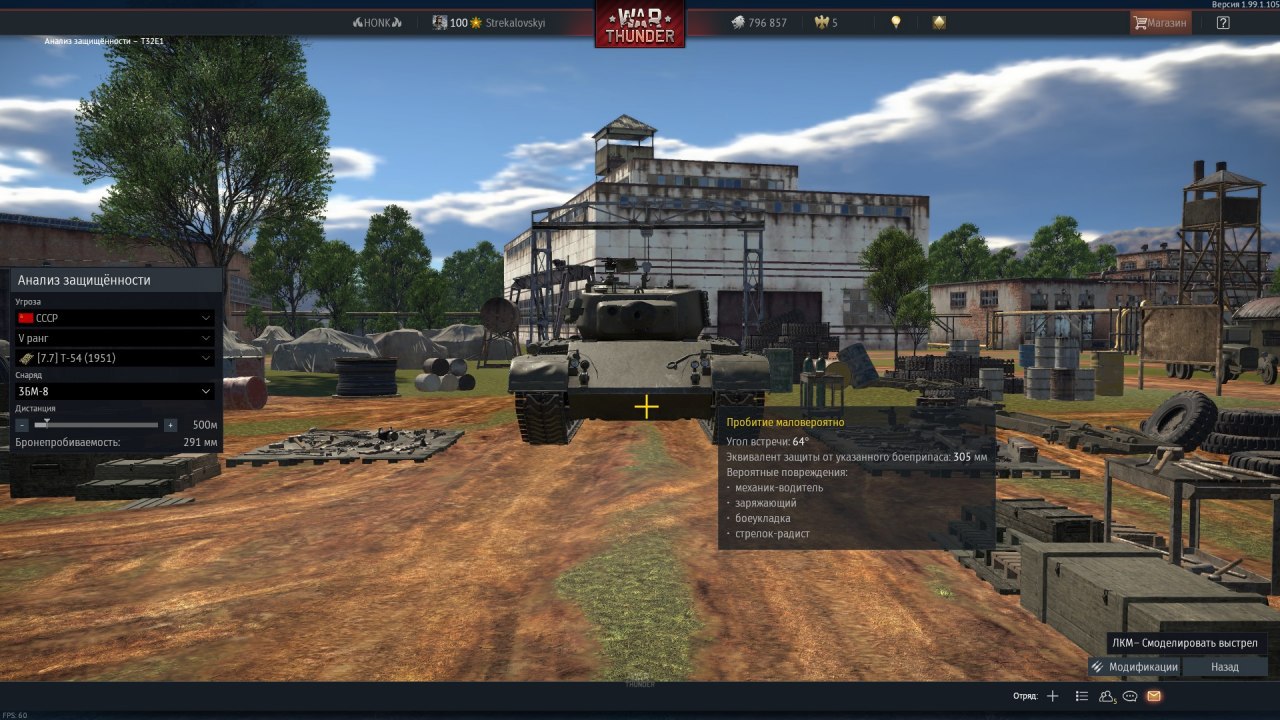Viewport: 1280px width, 720px height.
Task: Open the HONK clan tag
Action: pyautogui.click(x=377, y=22)
